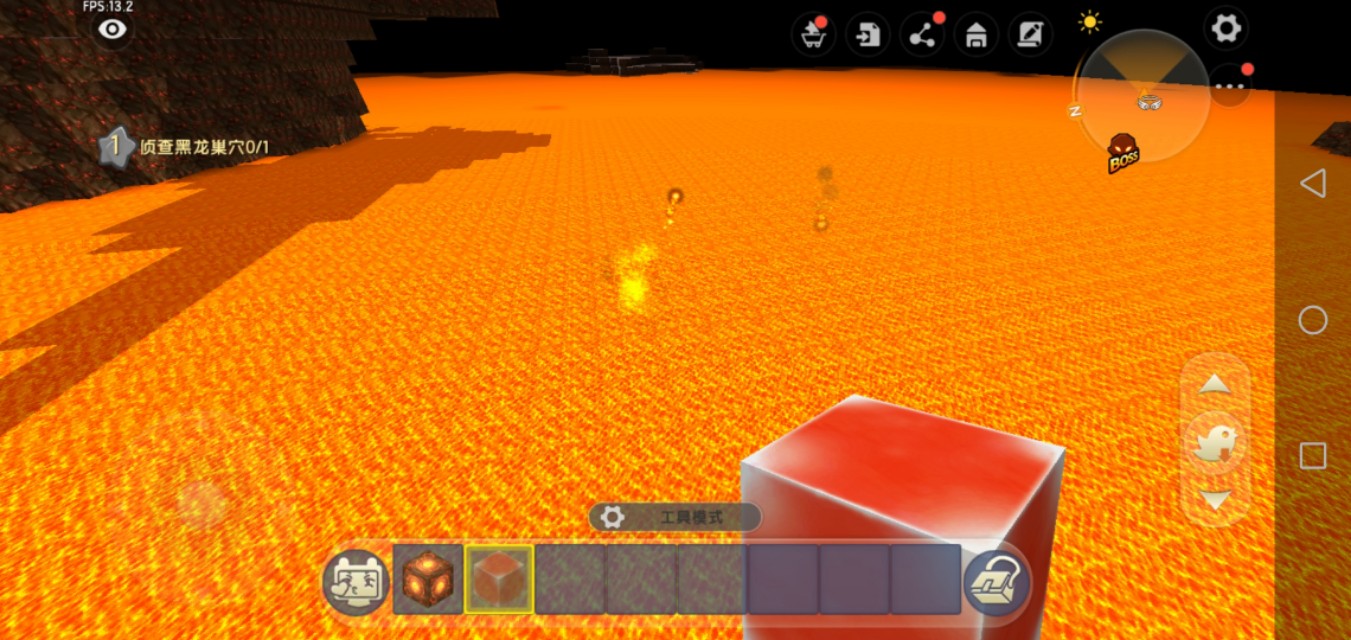Open the emote face button

pyautogui.click(x=355, y=582)
